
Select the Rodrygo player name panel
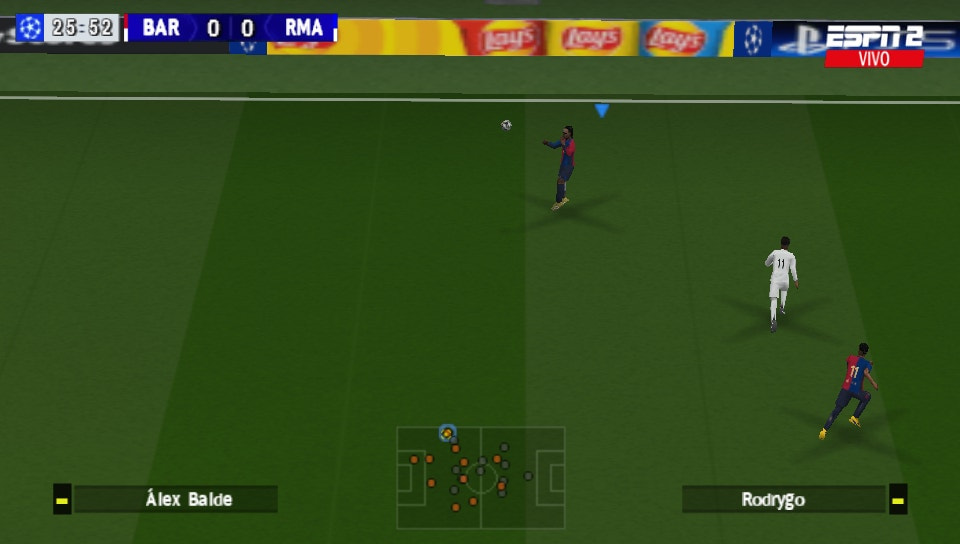coord(783,499)
